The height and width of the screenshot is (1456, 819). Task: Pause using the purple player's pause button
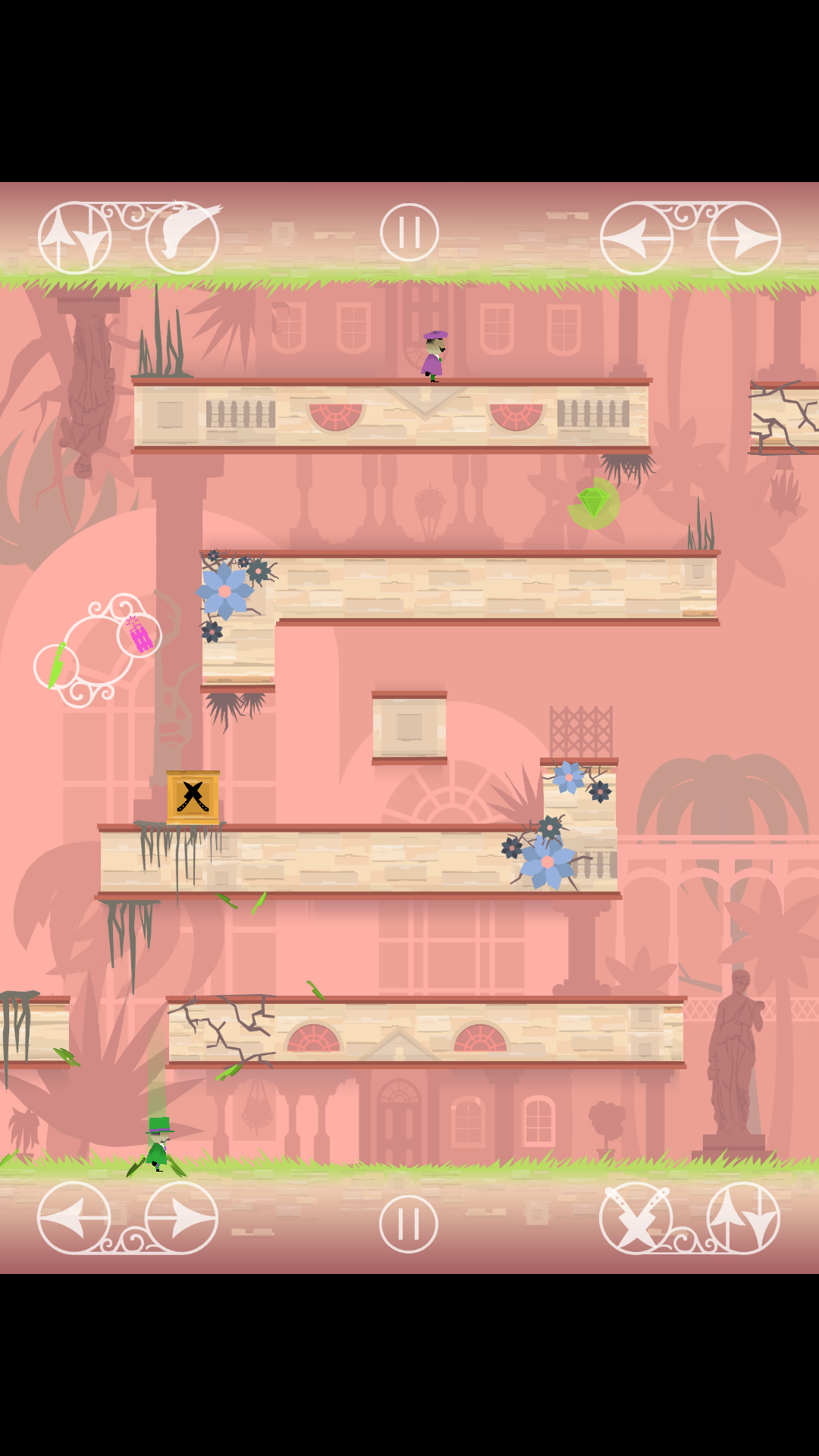409,232
